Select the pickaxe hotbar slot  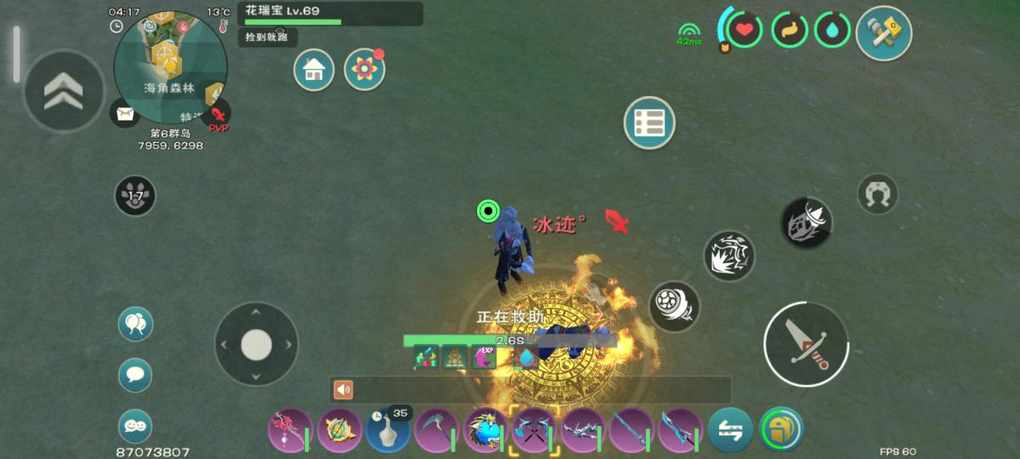coord(436,431)
